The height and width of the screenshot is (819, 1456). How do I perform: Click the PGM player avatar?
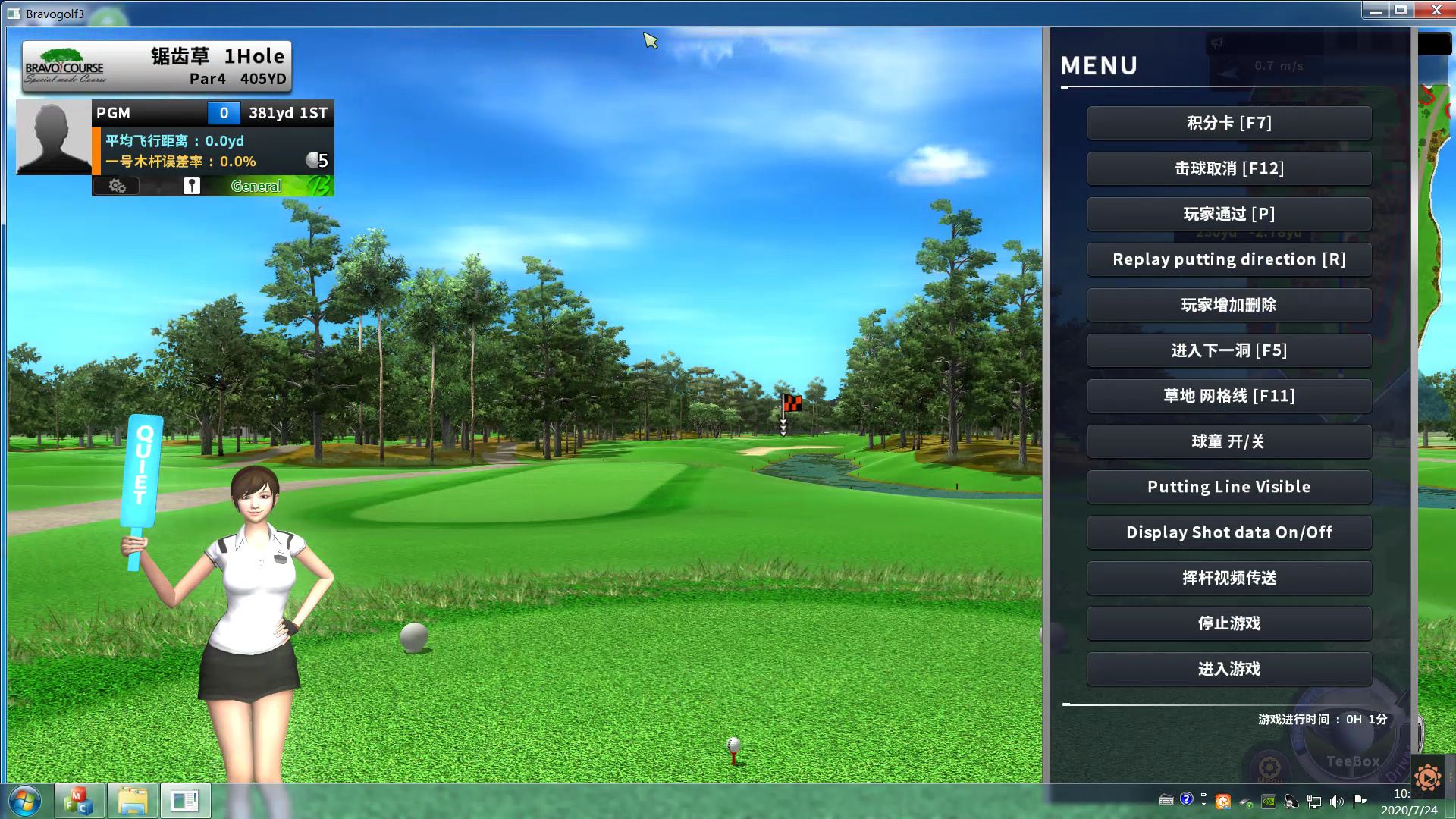click(54, 137)
